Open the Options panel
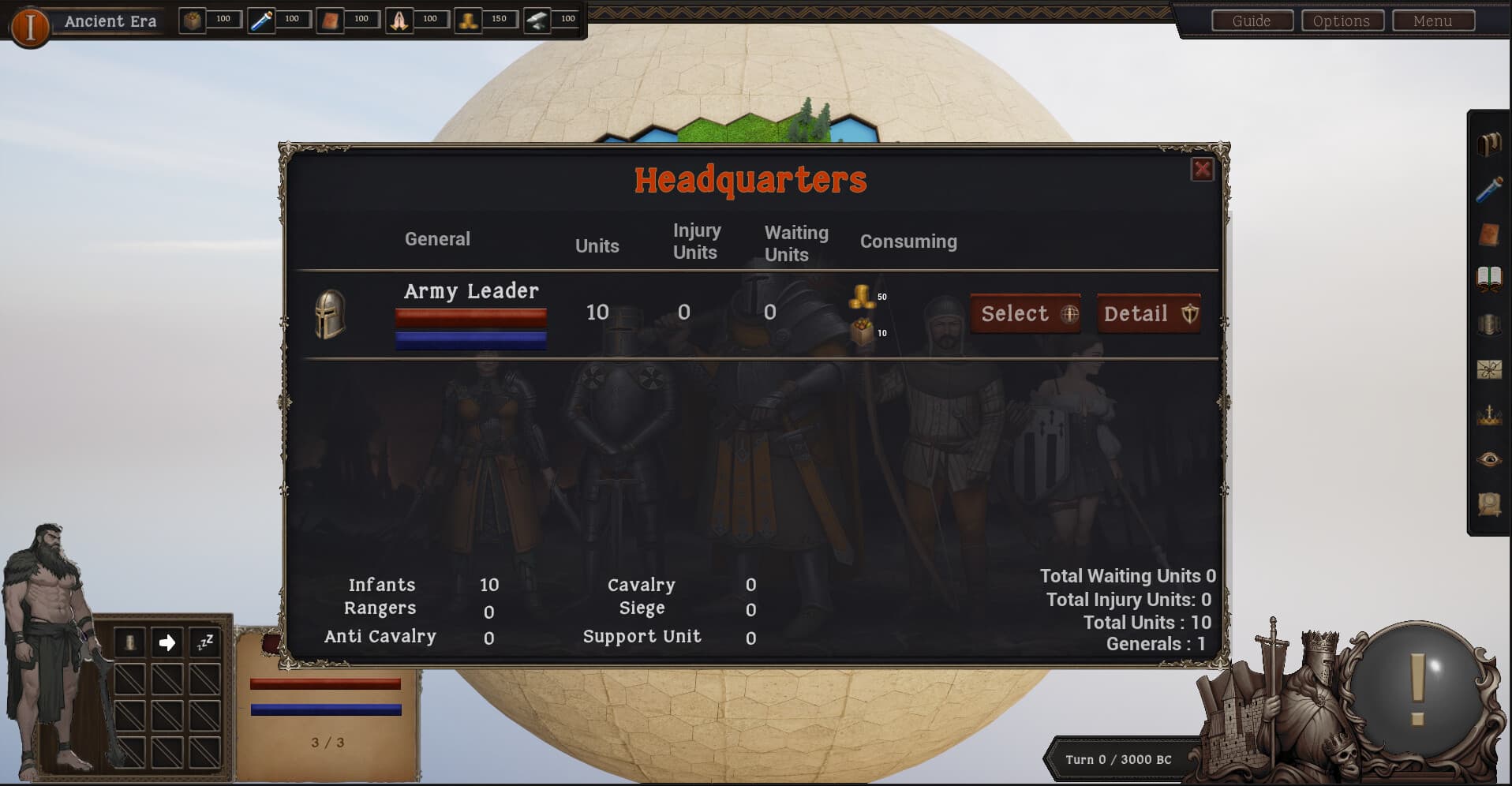 (x=1342, y=21)
